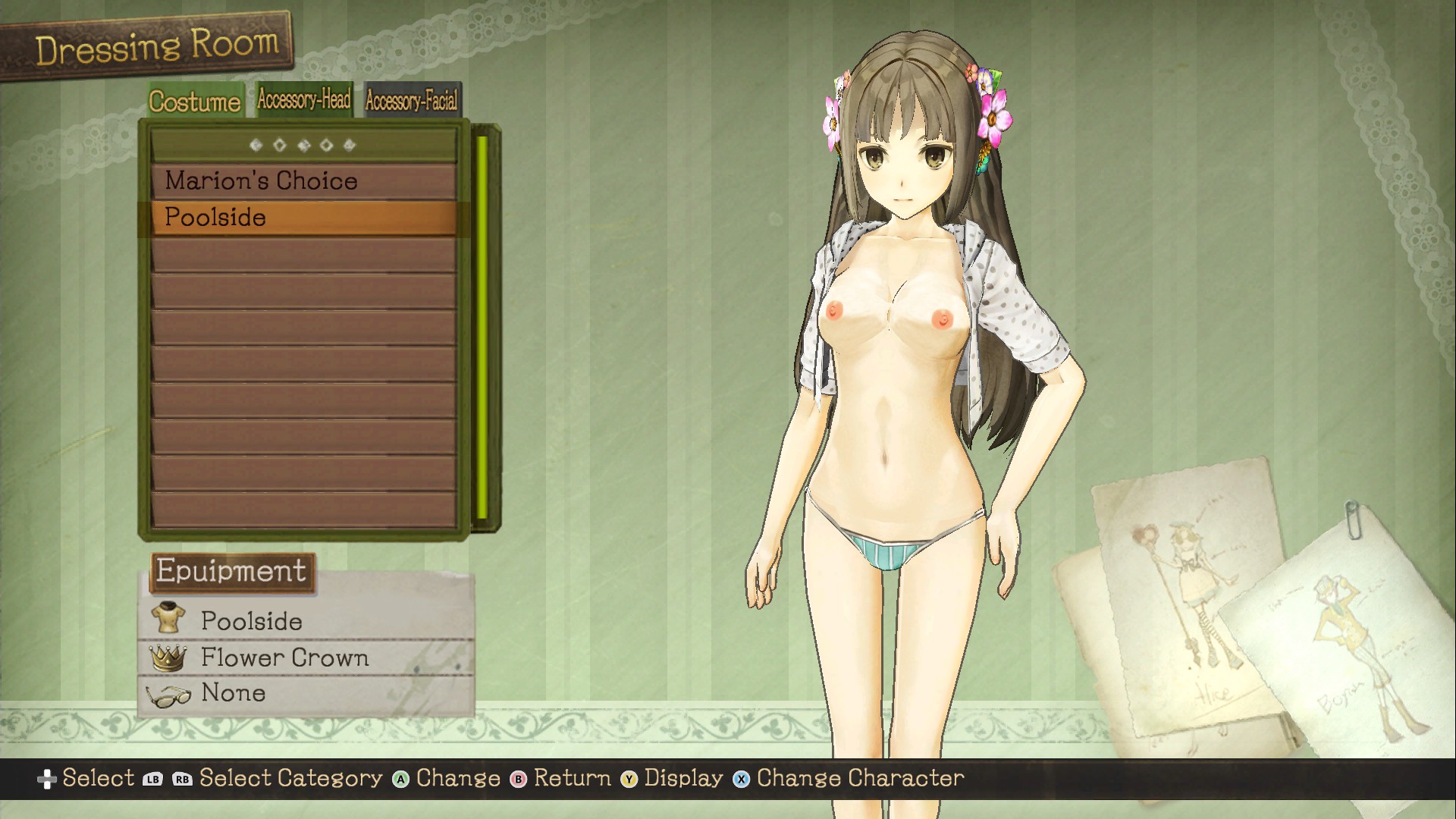1456x819 pixels.
Task: Open the Accessory-Head tab
Action: point(304,99)
